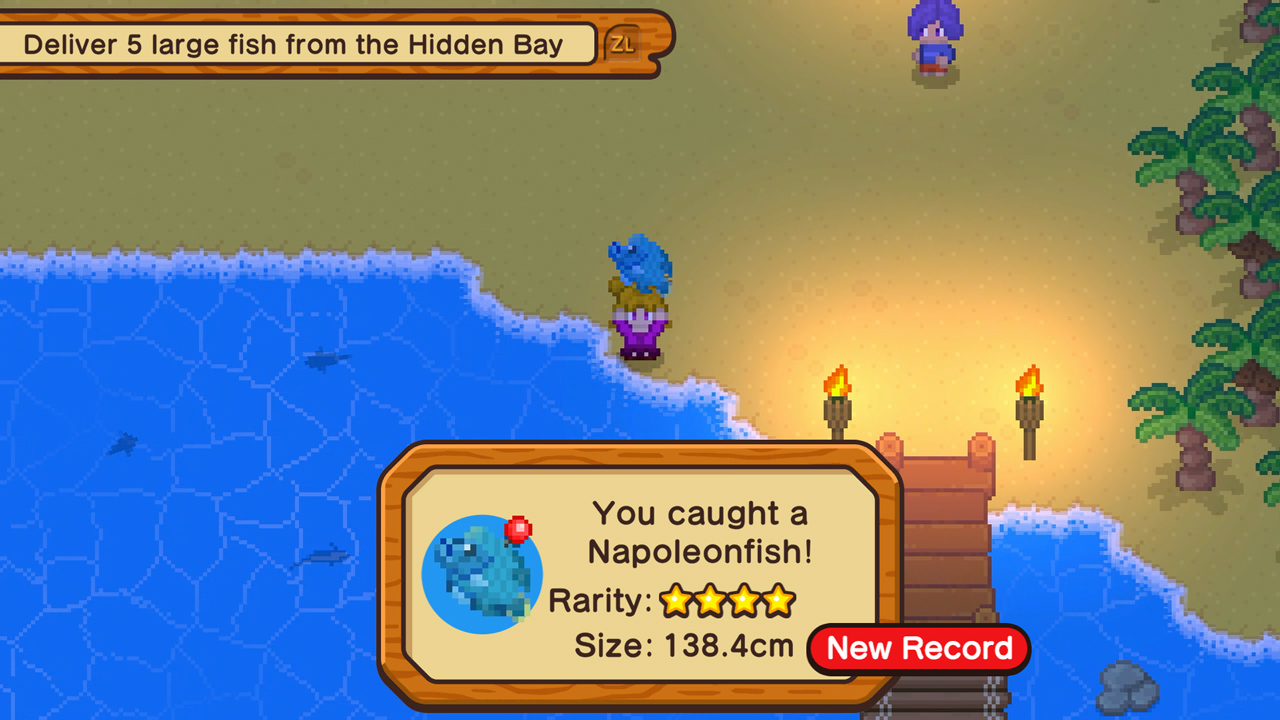Select the Napoleonfish thumbnail in the catch dialog
The height and width of the screenshot is (720, 1280).
pos(482,572)
